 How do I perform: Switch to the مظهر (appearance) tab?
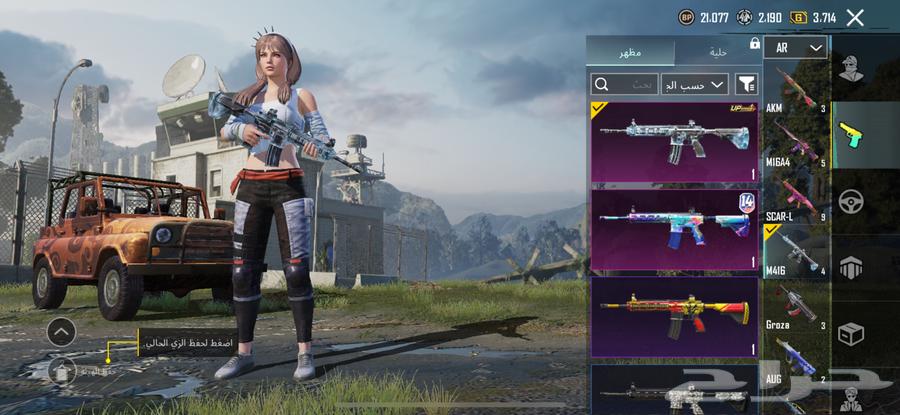(631, 52)
